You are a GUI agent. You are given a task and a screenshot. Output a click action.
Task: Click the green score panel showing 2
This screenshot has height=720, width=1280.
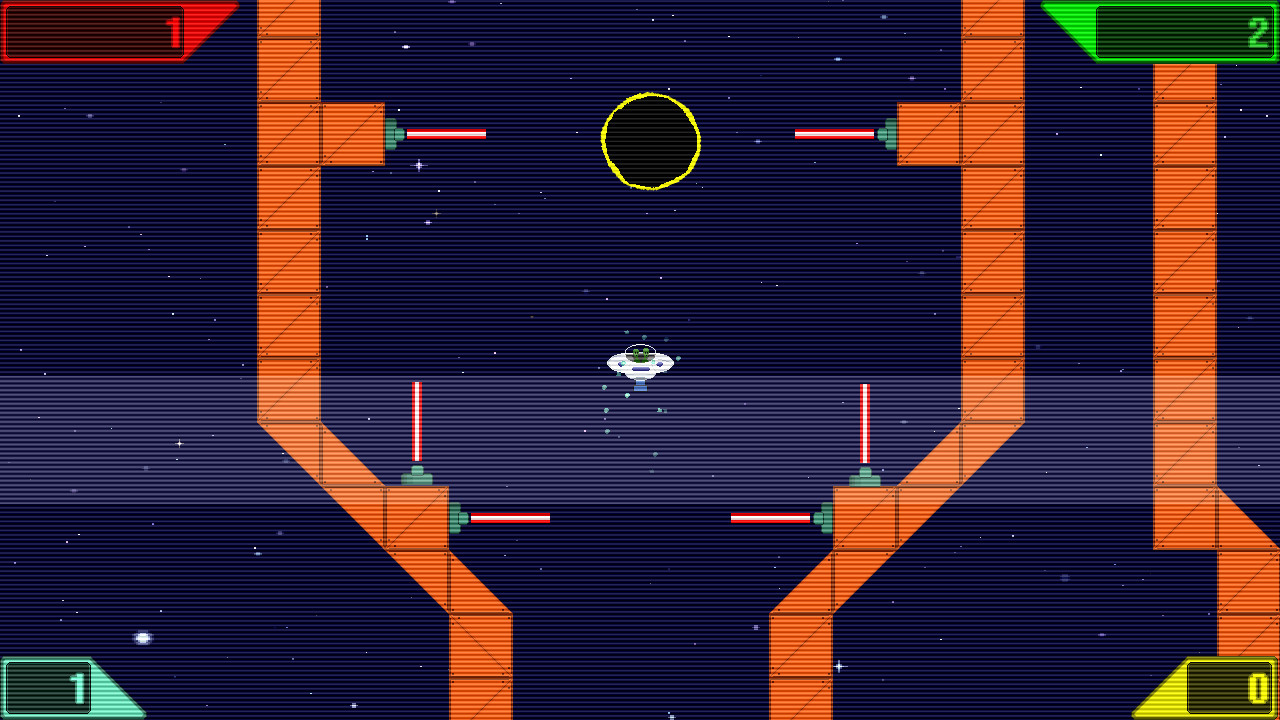pos(1185,30)
